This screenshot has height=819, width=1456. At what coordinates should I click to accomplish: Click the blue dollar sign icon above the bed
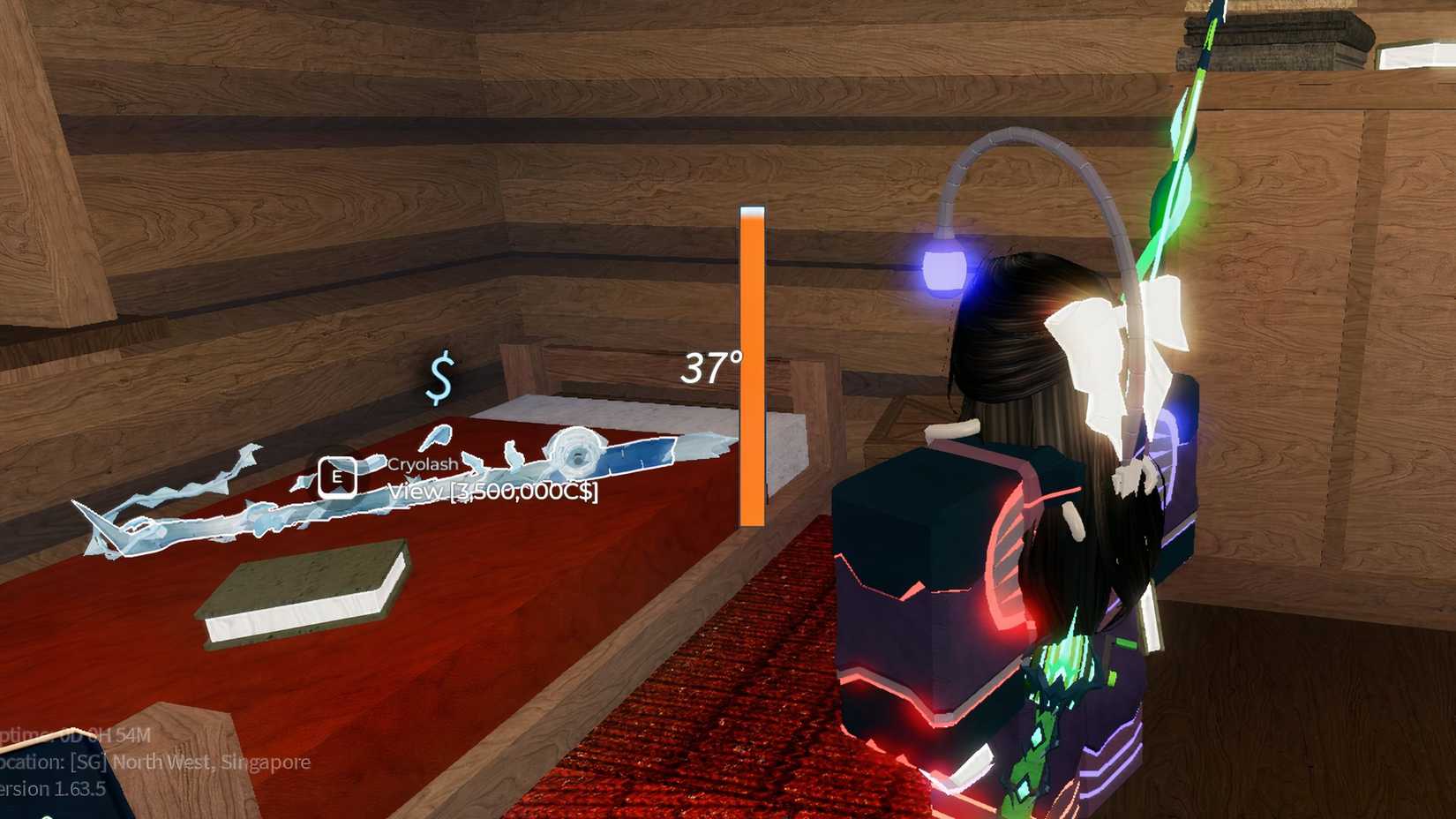439,377
